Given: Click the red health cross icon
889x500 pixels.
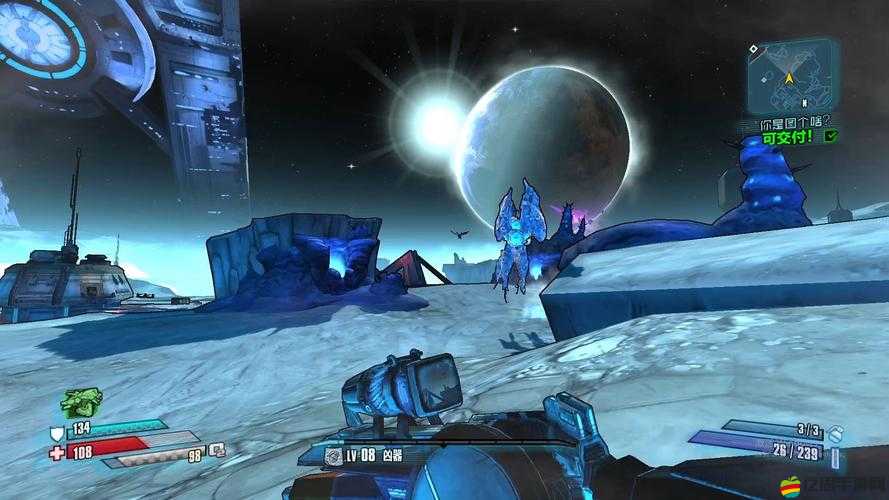Looking at the screenshot, I should click(x=56, y=452).
